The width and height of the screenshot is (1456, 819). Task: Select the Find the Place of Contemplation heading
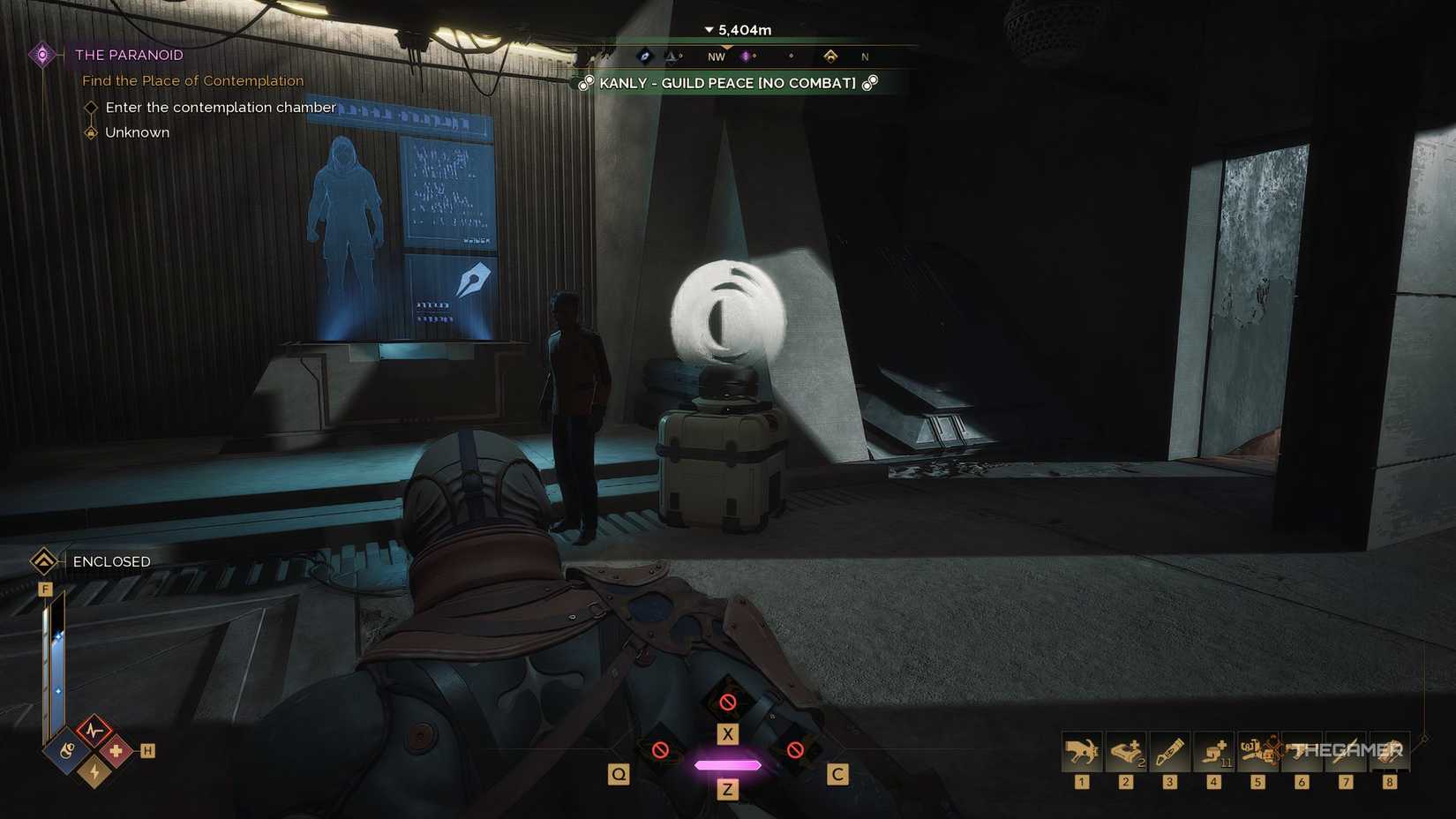[193, 80]
